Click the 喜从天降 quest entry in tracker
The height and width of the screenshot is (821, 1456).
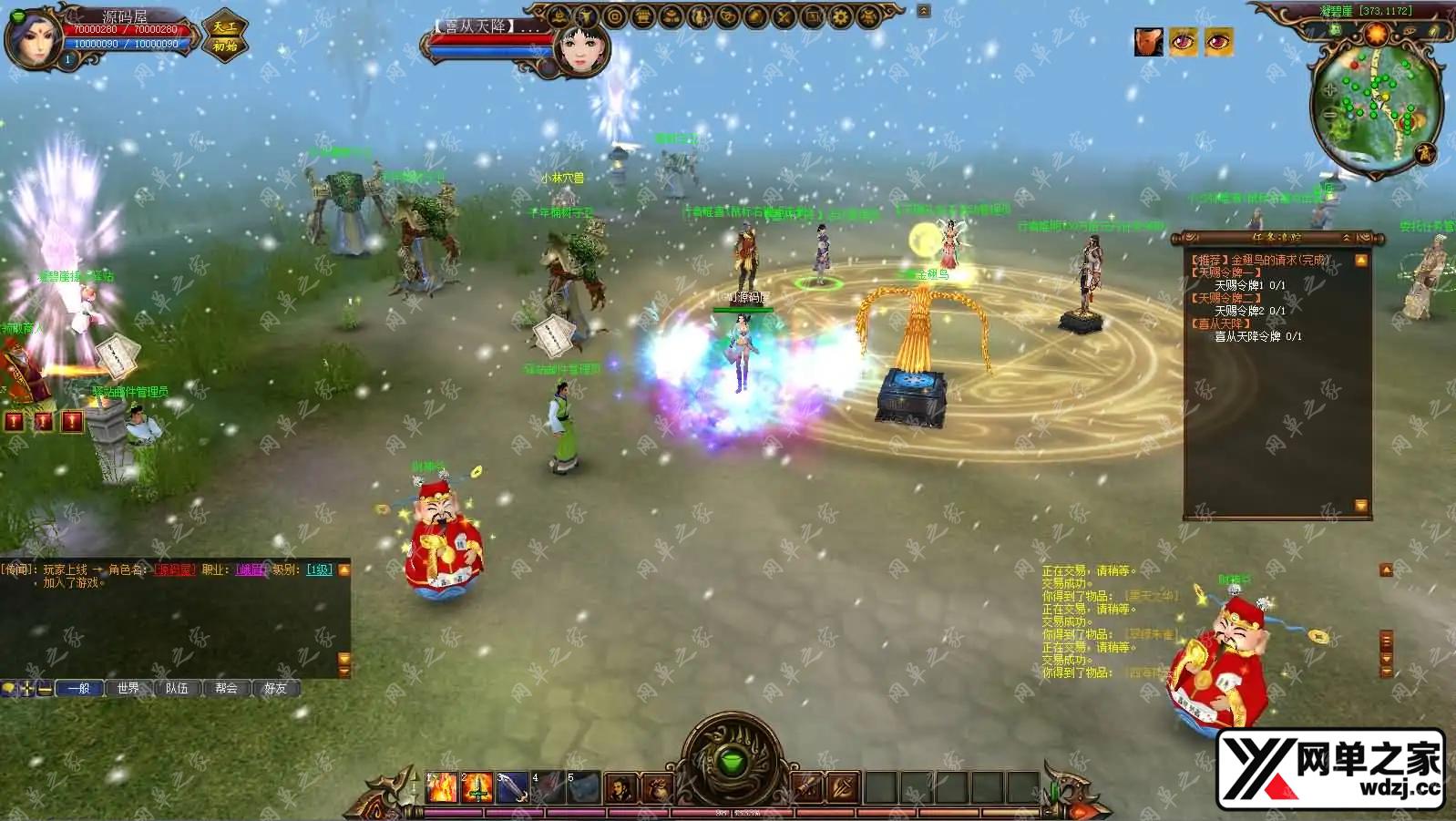(x=1221, y=323)
